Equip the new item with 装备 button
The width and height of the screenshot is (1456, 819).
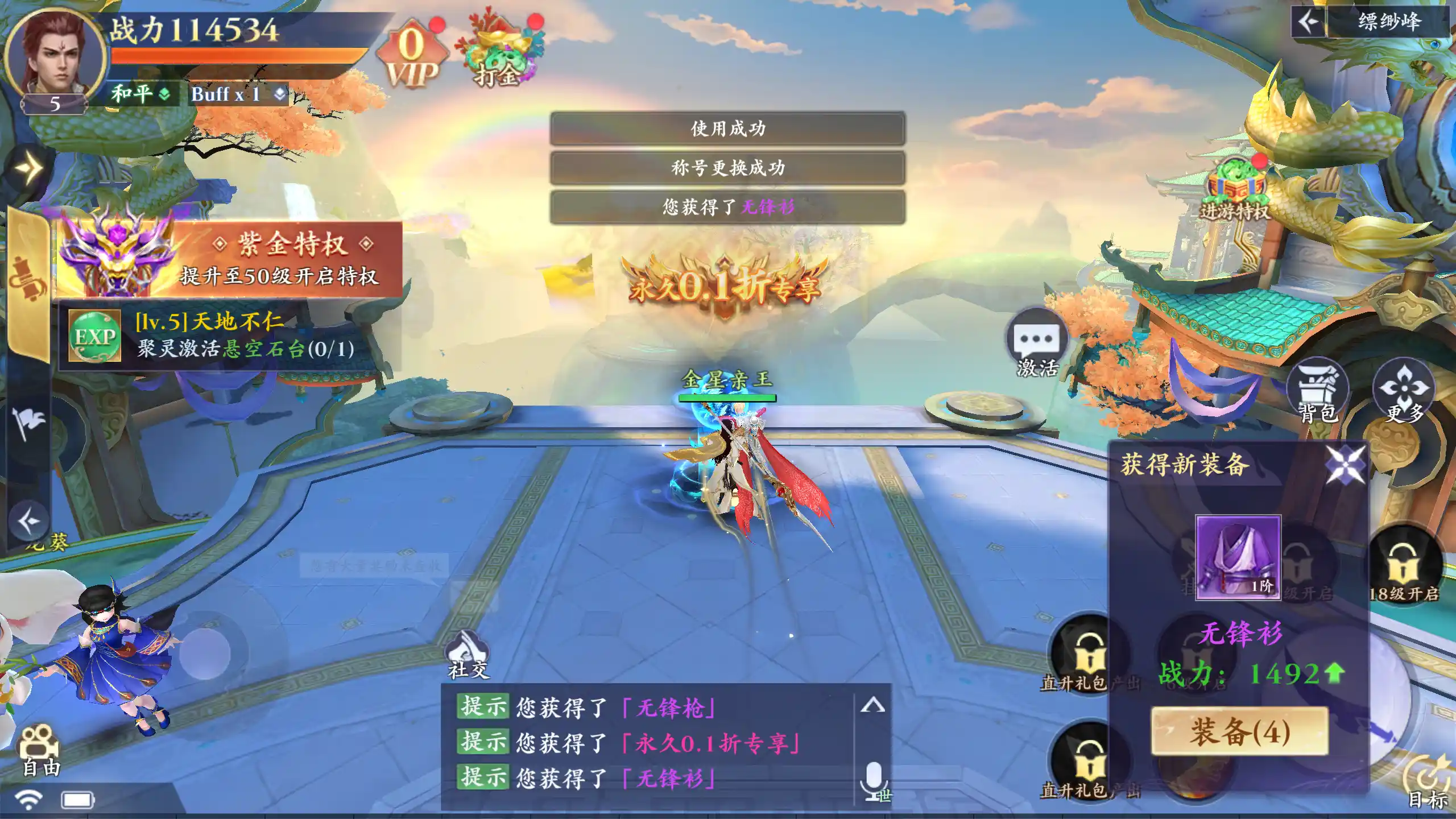1239,731
